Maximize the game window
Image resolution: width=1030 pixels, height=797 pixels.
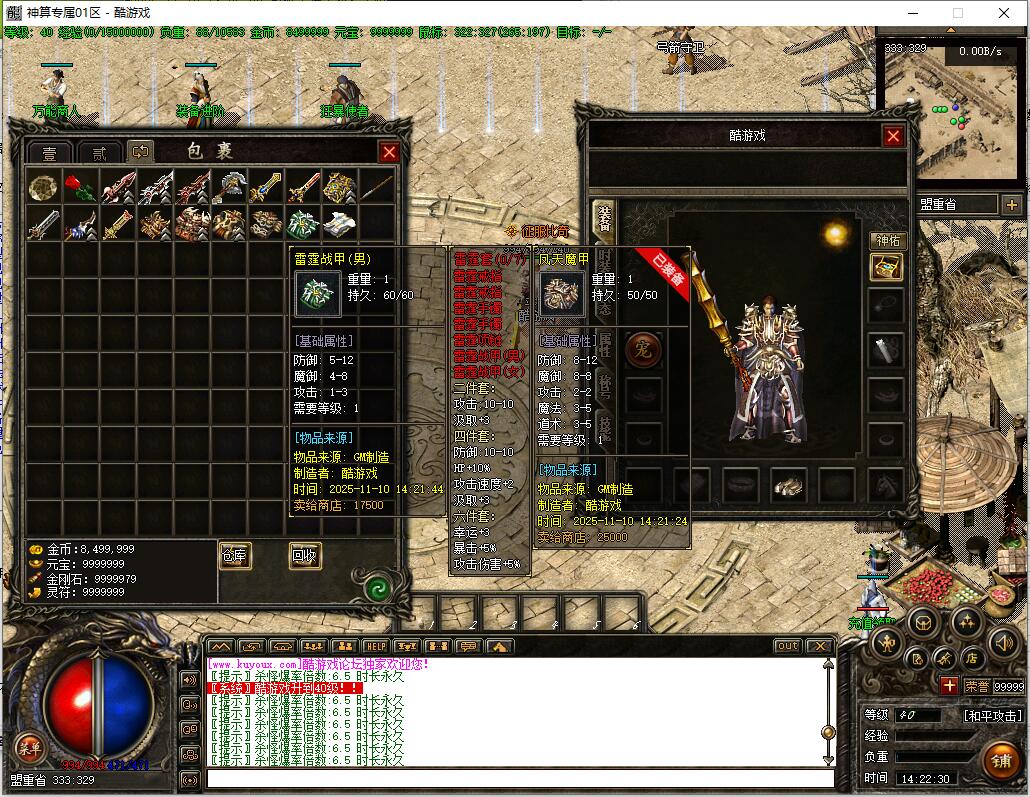pyautogui.click(x=957, y=13)
